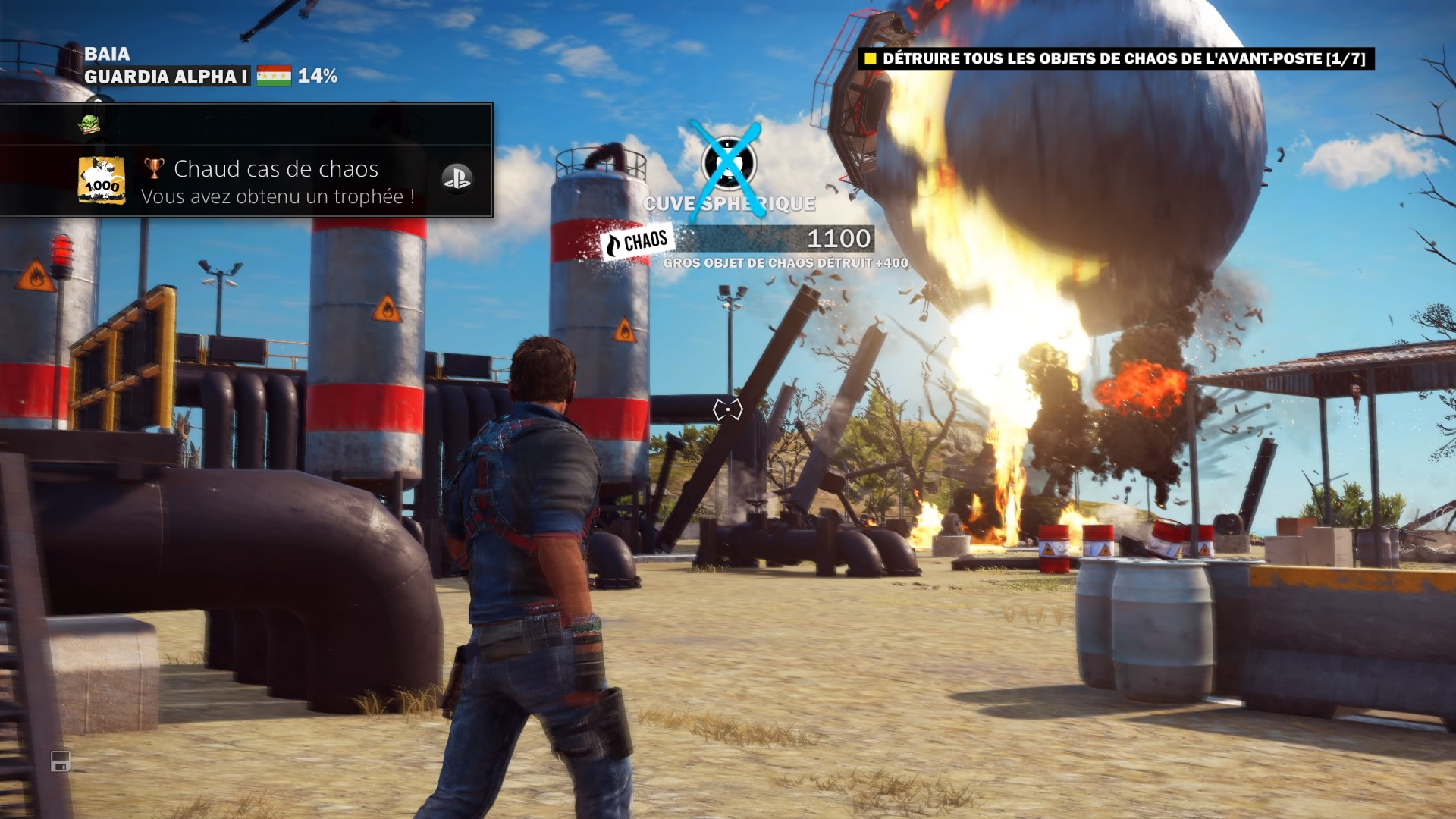Click the floppy disk autosave icon

[61, 761]
